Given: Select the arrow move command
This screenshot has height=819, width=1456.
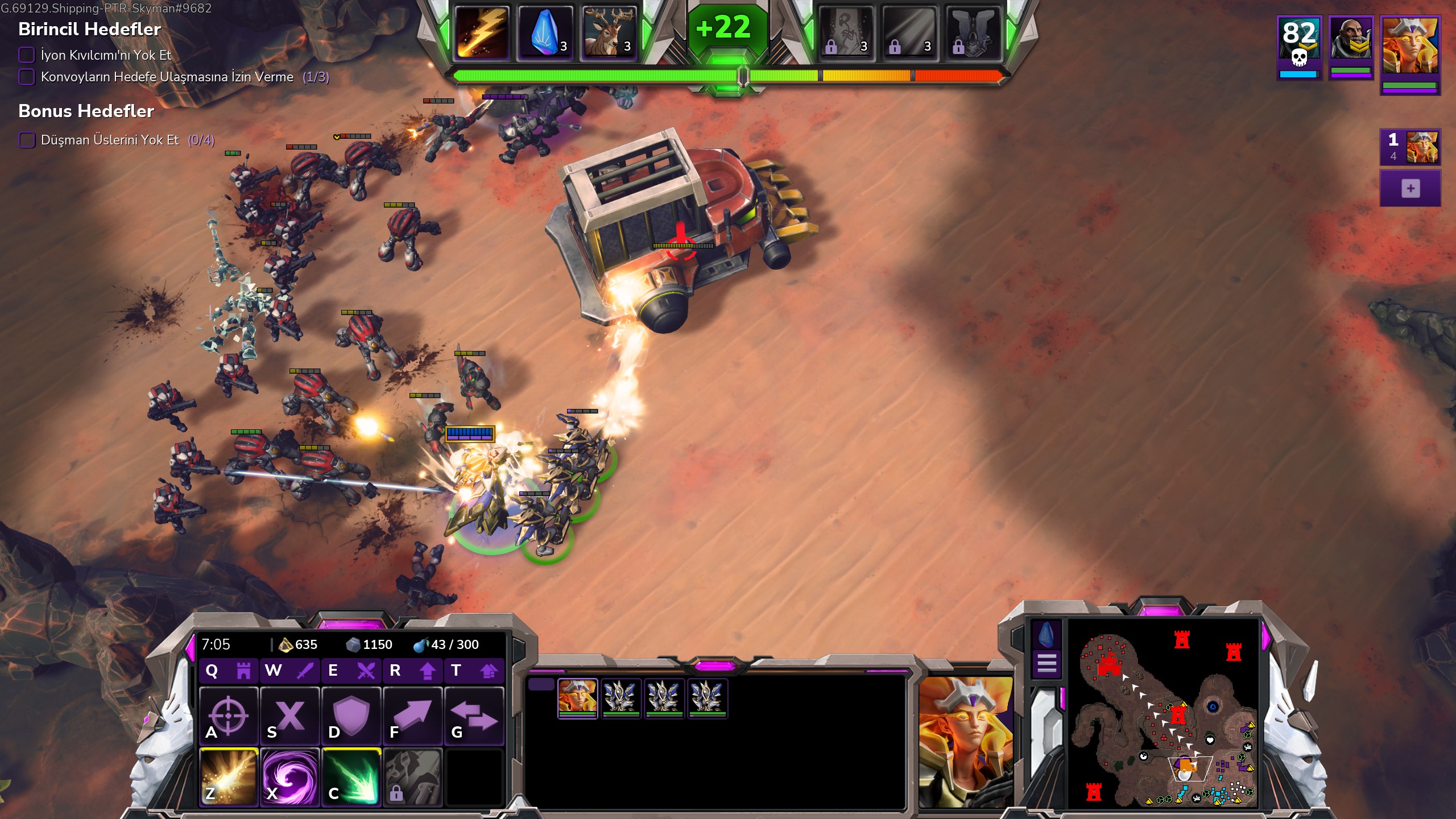Looking at the screenshot, I should [413, 717].
